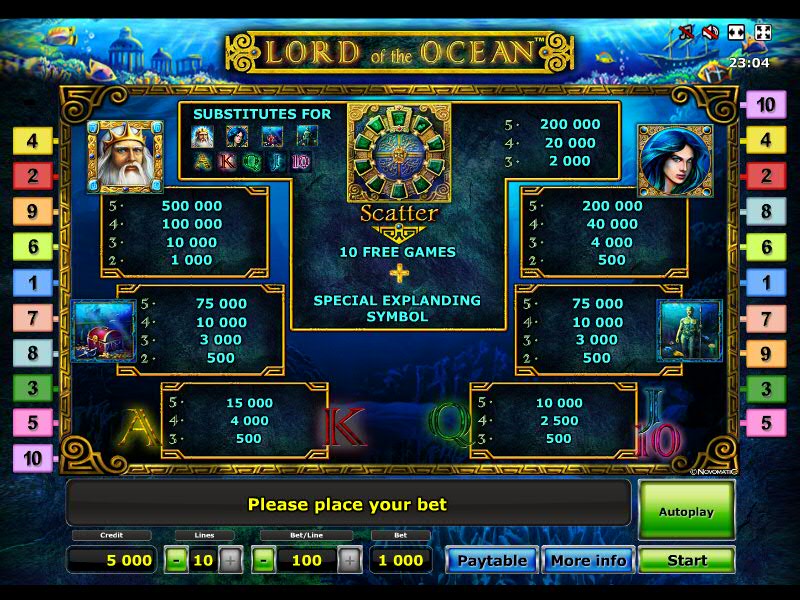Lower the Bet/Line amount
The image size is (800, 600).
pyautogui.click(x=264, y=560)
